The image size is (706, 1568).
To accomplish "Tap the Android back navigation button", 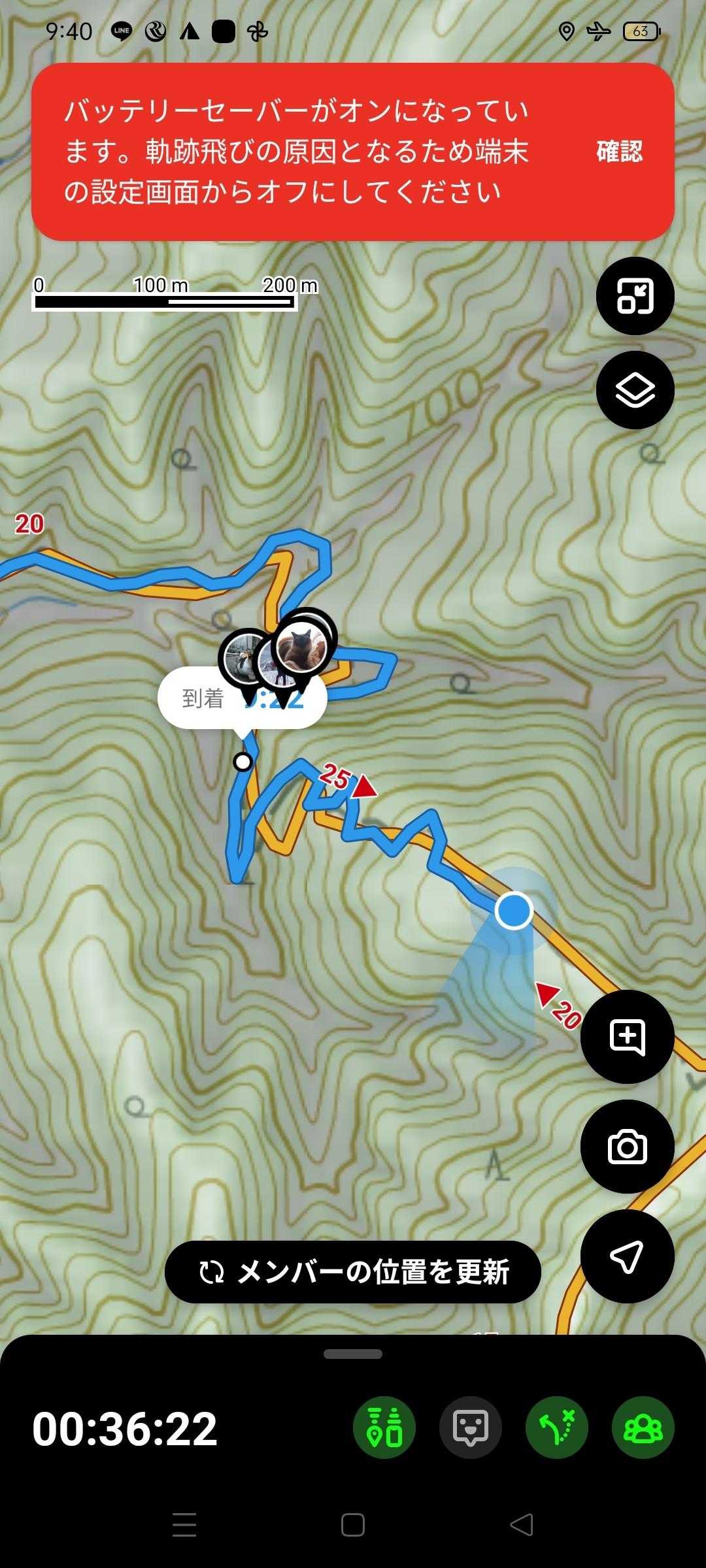I will 522,1525.
